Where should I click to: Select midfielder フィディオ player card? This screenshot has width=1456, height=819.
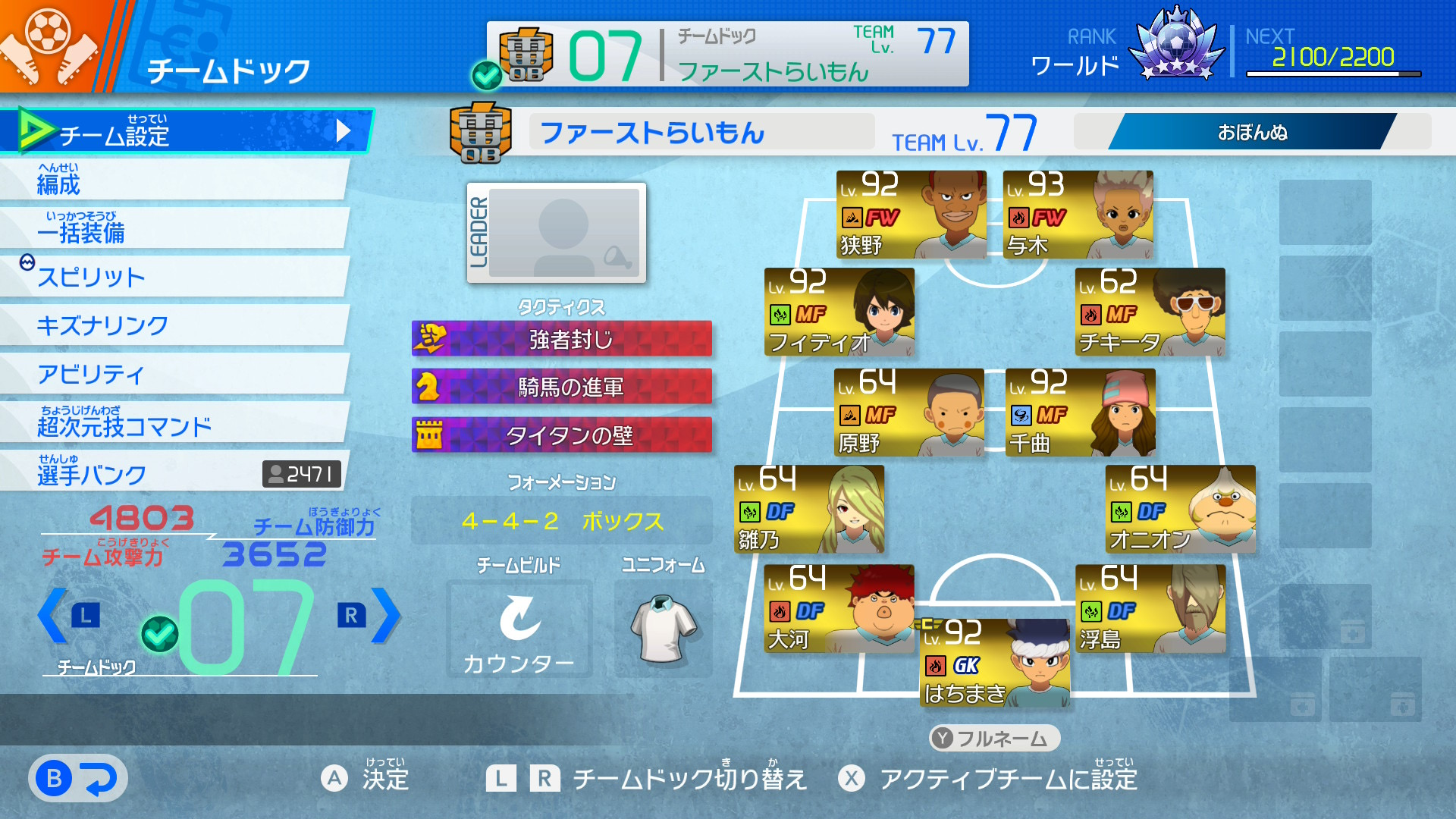tap(839, 312)
